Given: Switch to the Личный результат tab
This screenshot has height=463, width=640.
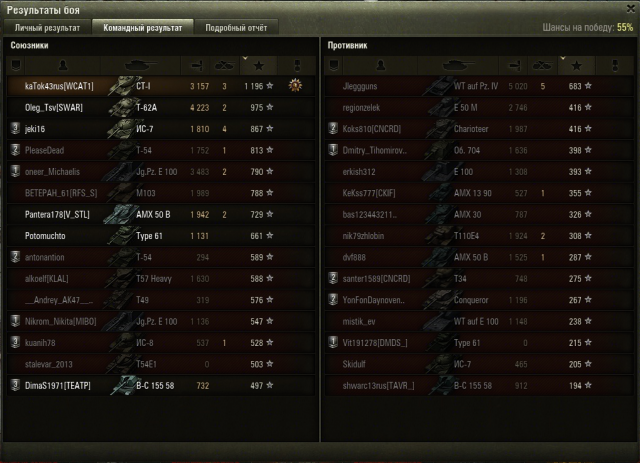Looking at the screenshot, I should tap(47, 28).
